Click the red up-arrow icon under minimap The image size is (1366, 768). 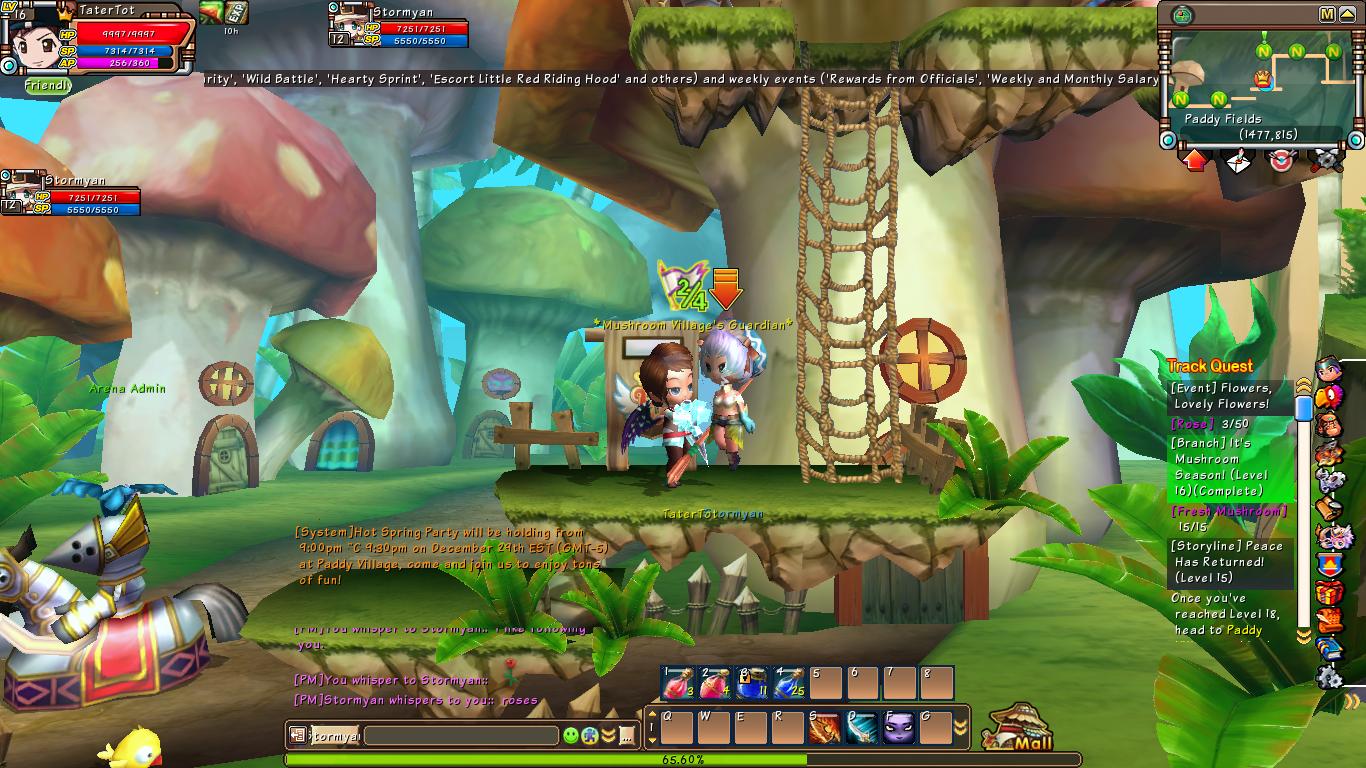pyautogui.click(x=1196, y=160)
